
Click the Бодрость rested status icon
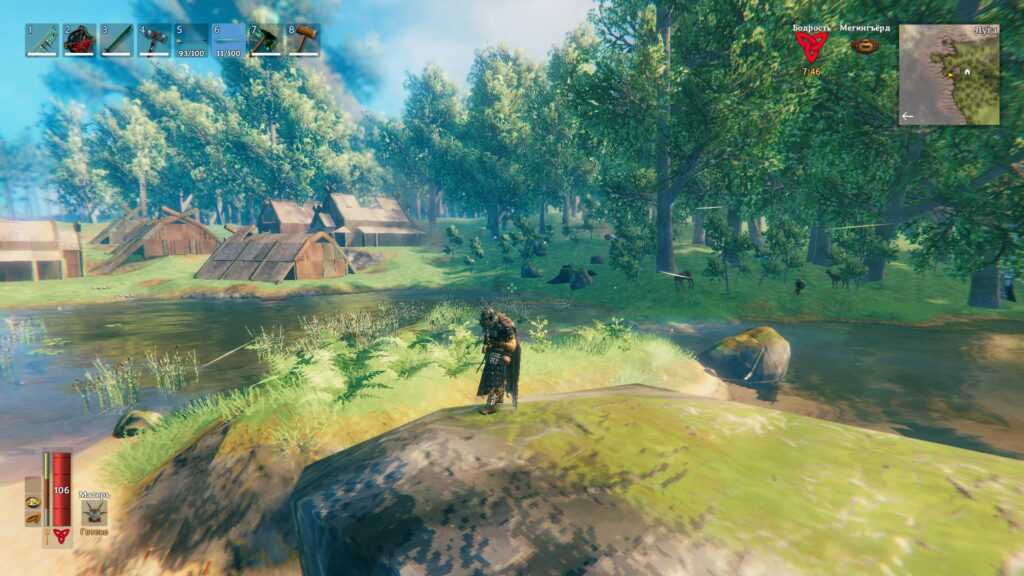(x=811, y=47)
